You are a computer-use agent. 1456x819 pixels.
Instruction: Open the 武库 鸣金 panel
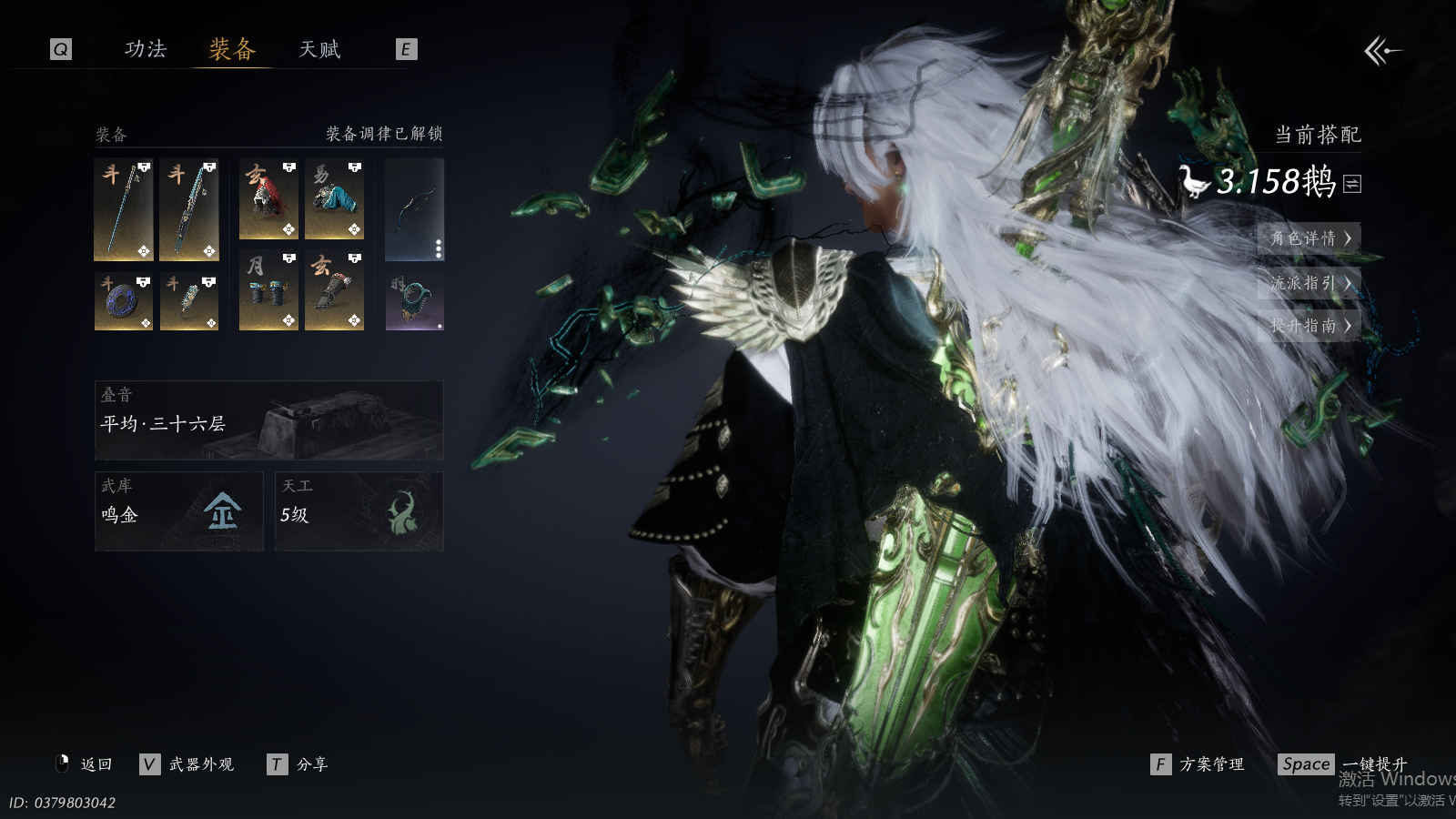178,511
